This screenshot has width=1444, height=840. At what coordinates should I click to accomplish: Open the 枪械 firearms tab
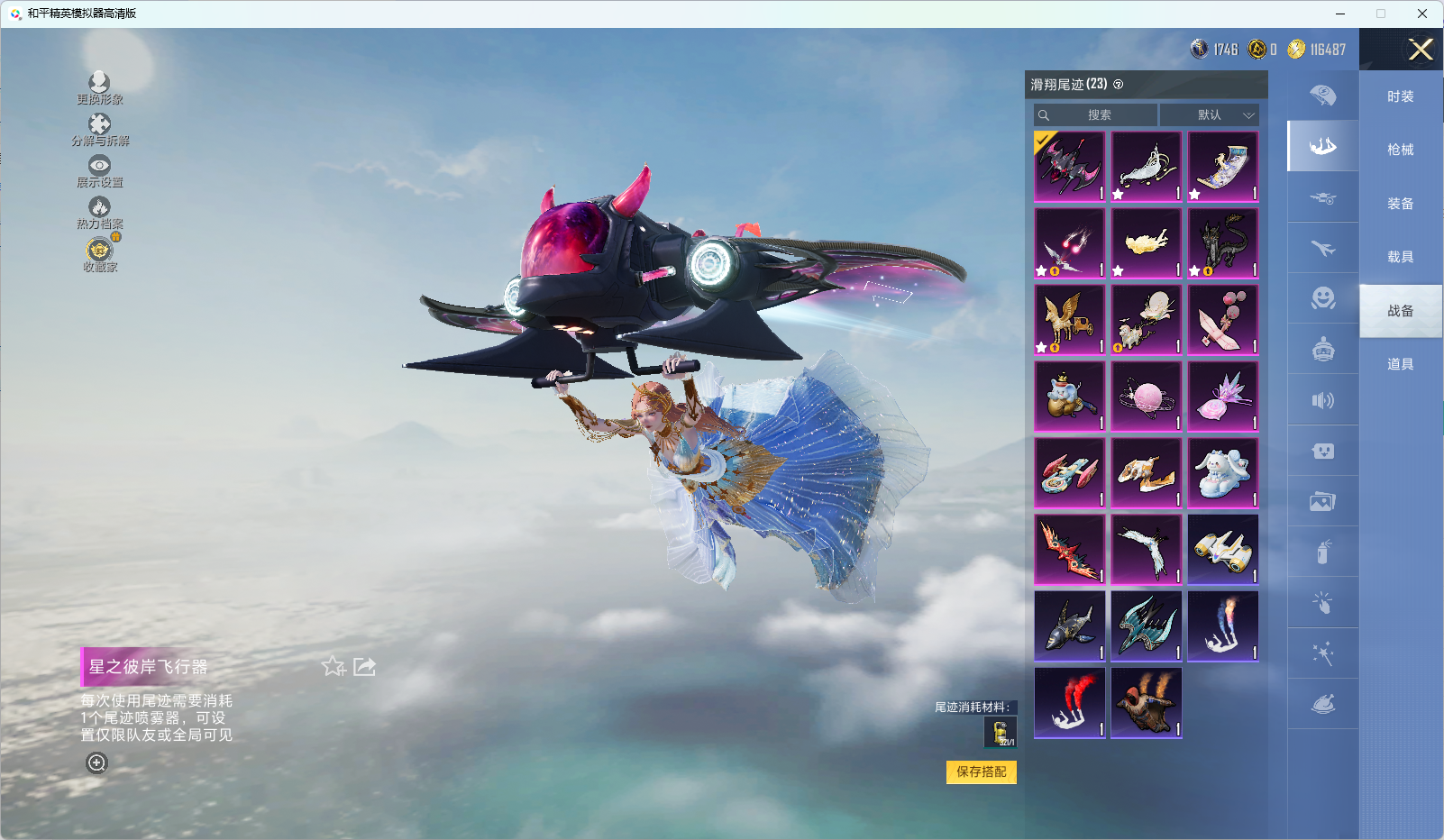pos(1400,150)
